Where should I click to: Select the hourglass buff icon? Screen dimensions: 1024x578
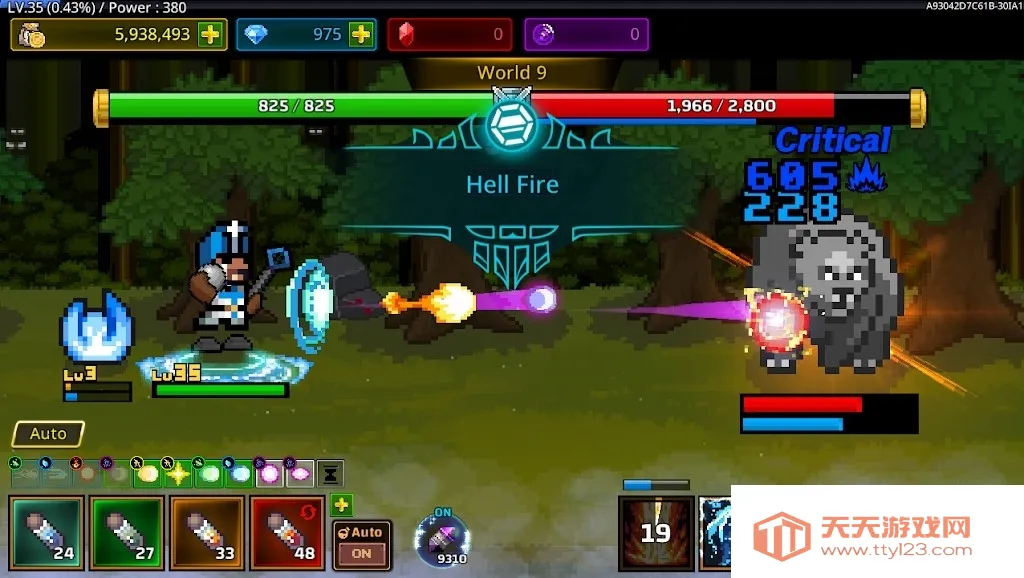click(x=331, y=473)
